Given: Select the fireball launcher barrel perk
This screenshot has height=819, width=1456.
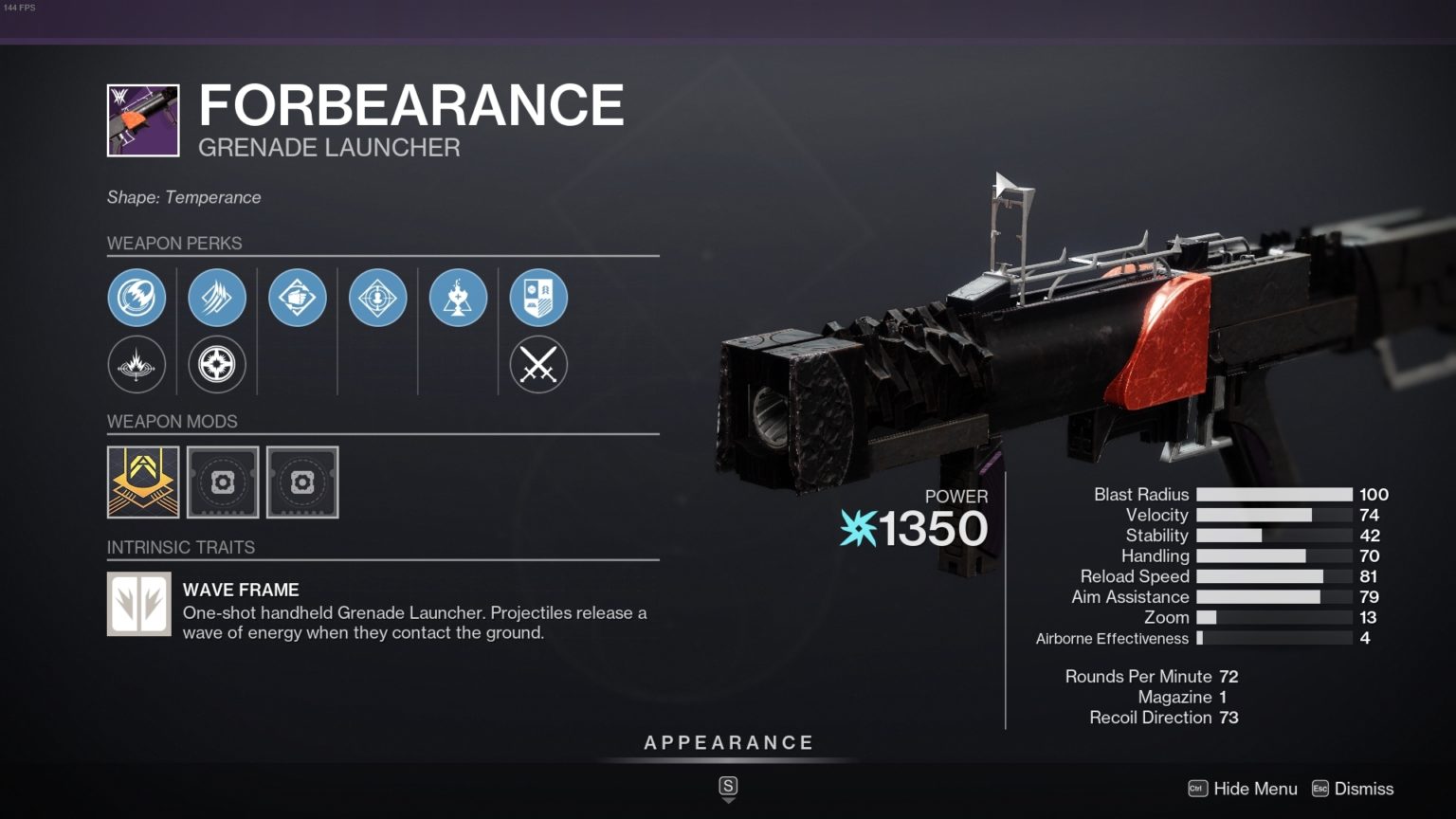Looking at the screenshot, I should pyautogui.click(x=136, y=297).
